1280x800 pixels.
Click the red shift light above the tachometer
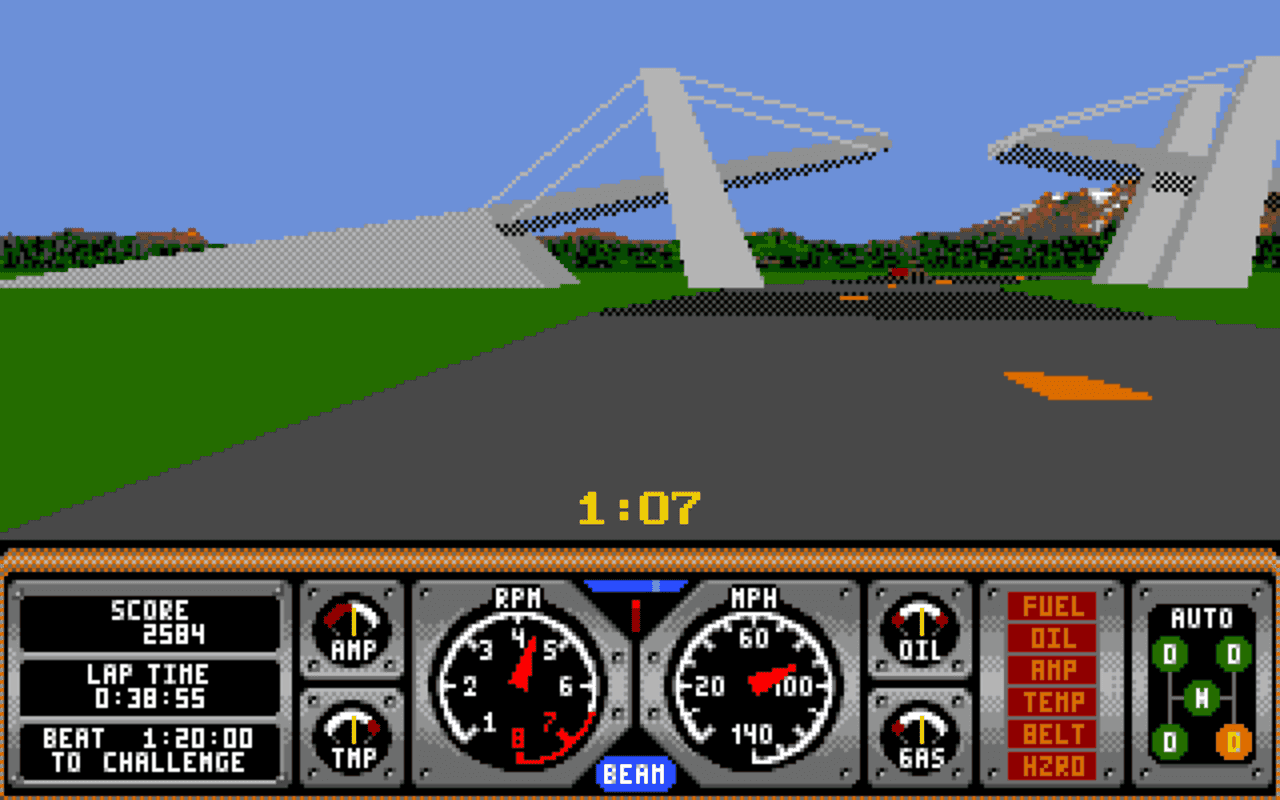[635, 614]
